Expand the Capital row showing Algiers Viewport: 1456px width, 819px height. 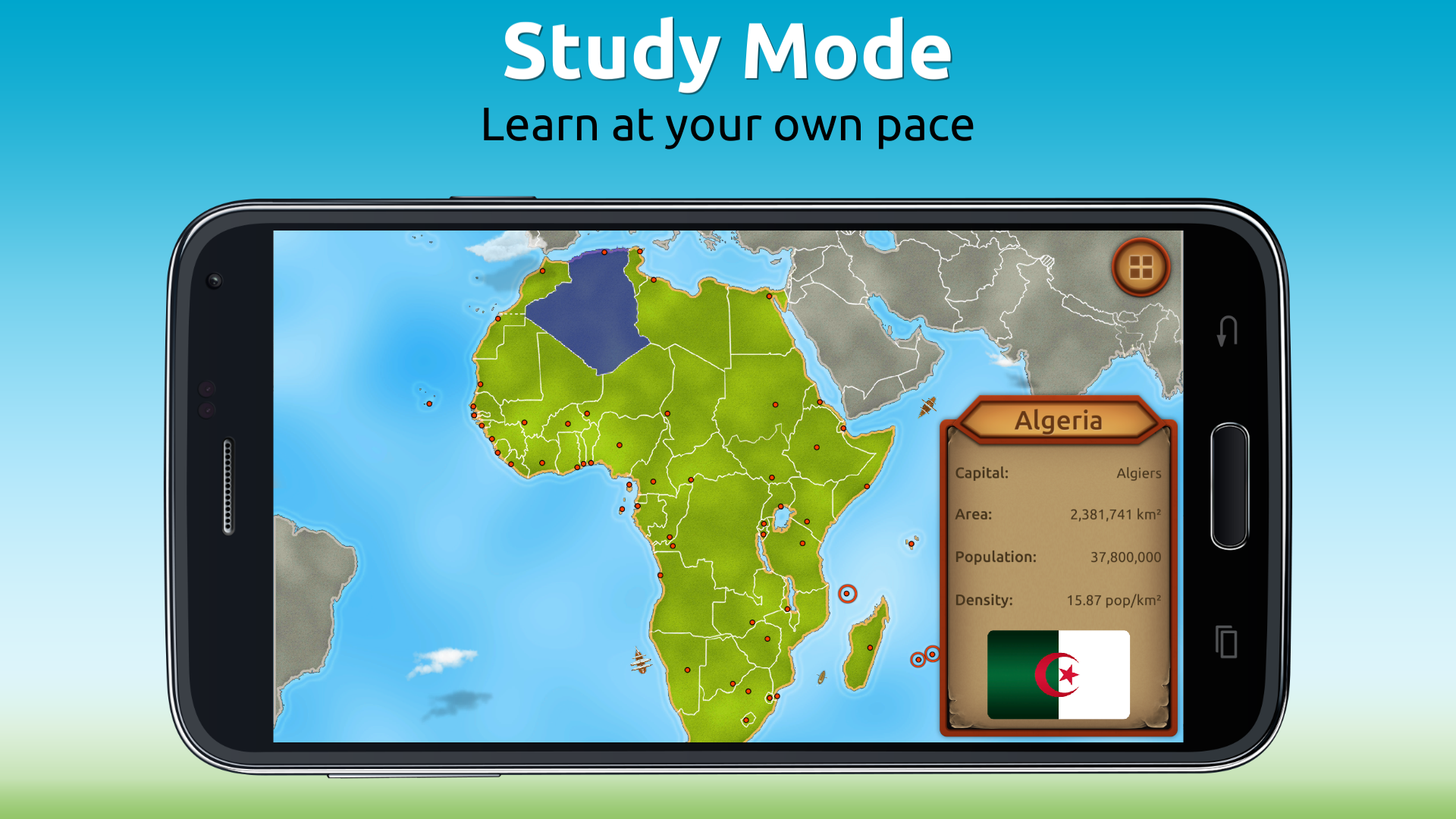click(1058, 472)
